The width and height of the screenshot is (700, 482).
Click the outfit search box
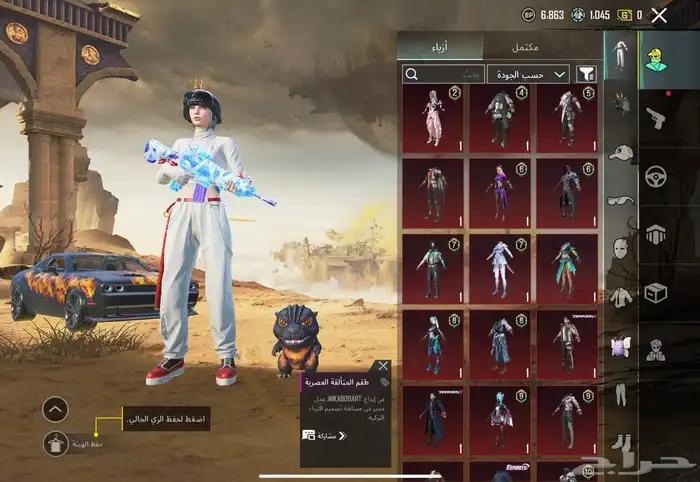(443, 73)
